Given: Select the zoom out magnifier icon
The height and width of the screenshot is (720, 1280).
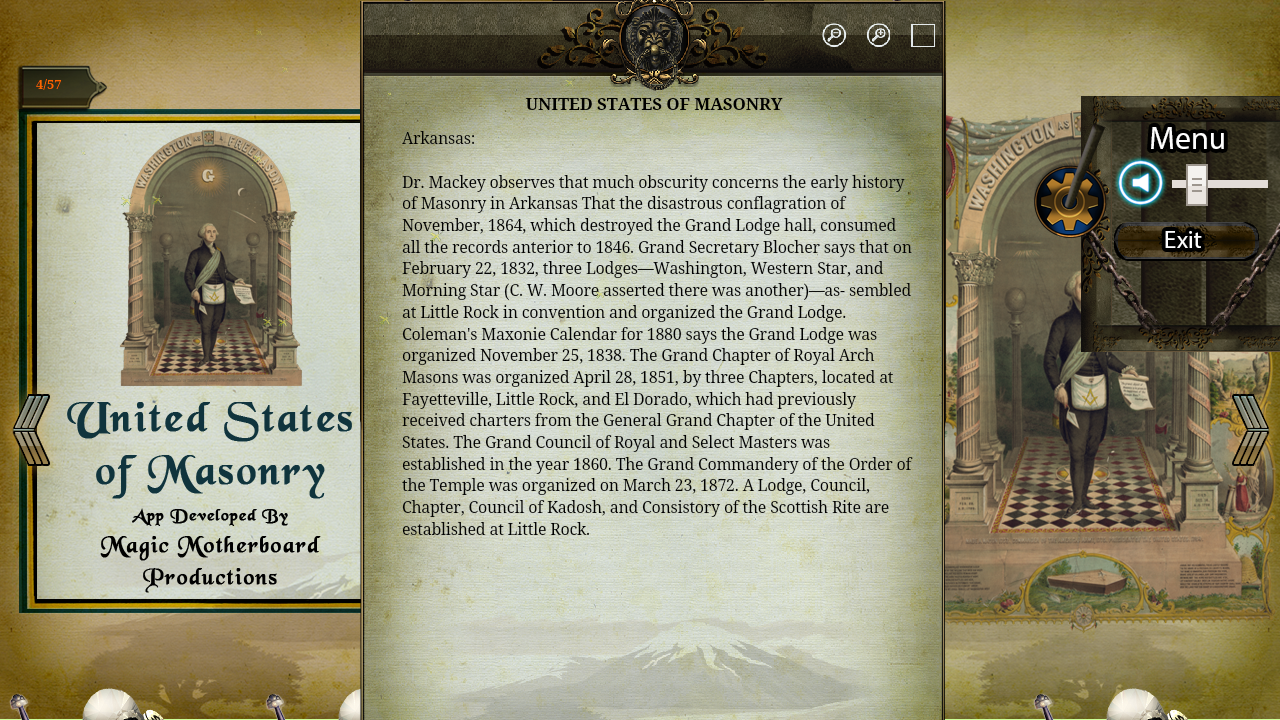Looking at the screenshot, I should coord(833,34).
